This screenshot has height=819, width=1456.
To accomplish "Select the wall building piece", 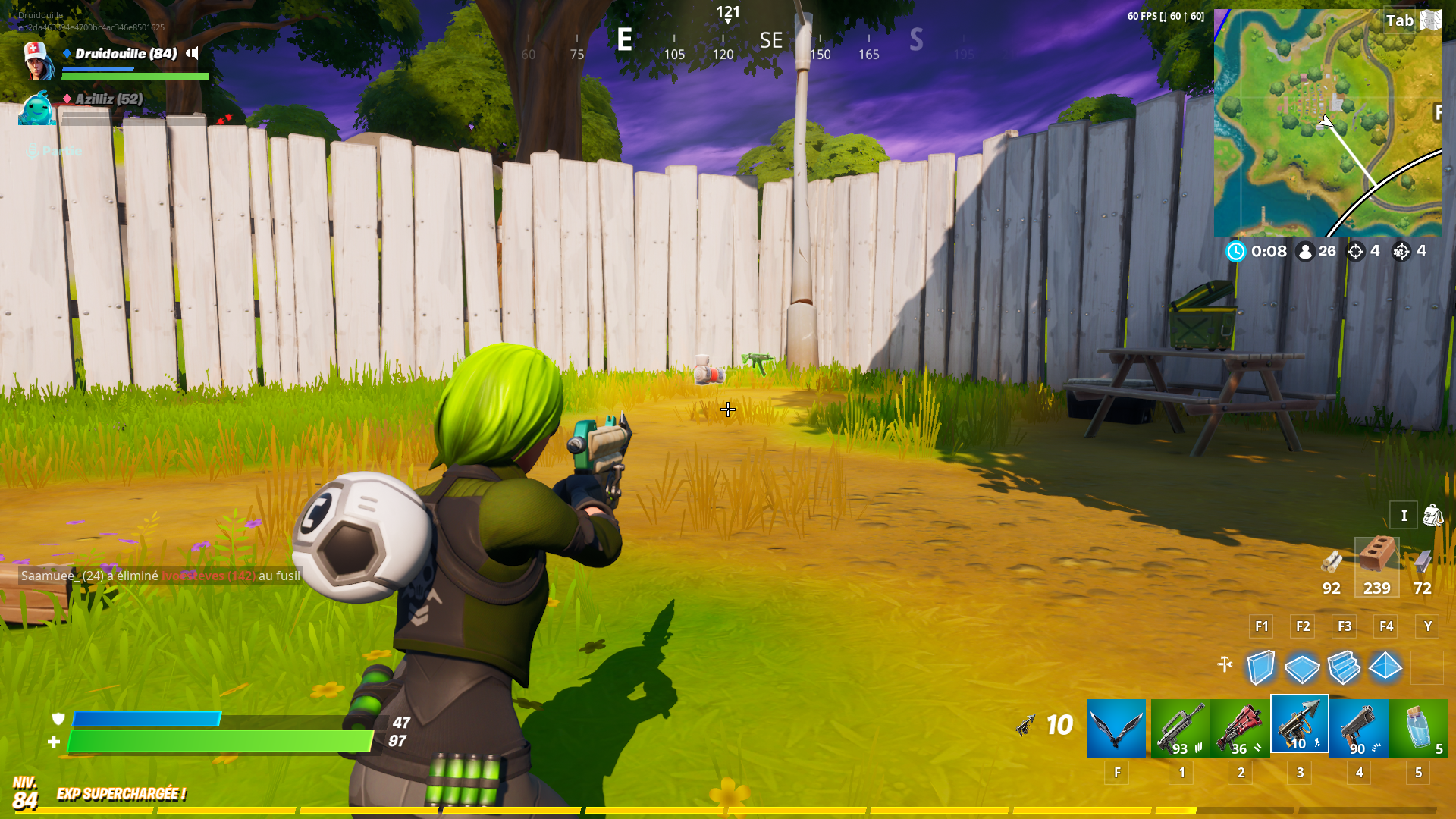I will 1259,667.
